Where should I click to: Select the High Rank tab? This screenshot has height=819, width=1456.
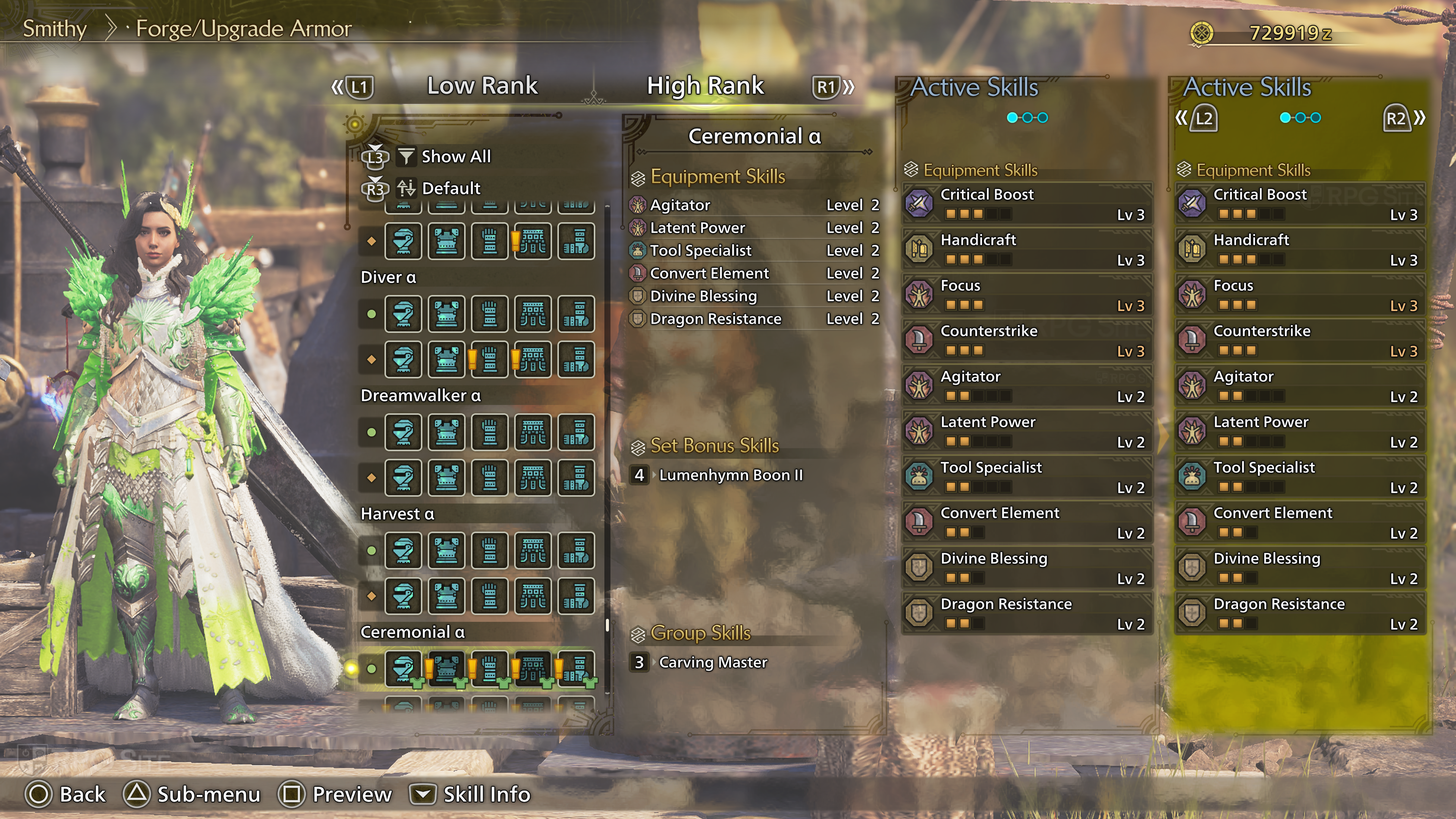[705, 86]
